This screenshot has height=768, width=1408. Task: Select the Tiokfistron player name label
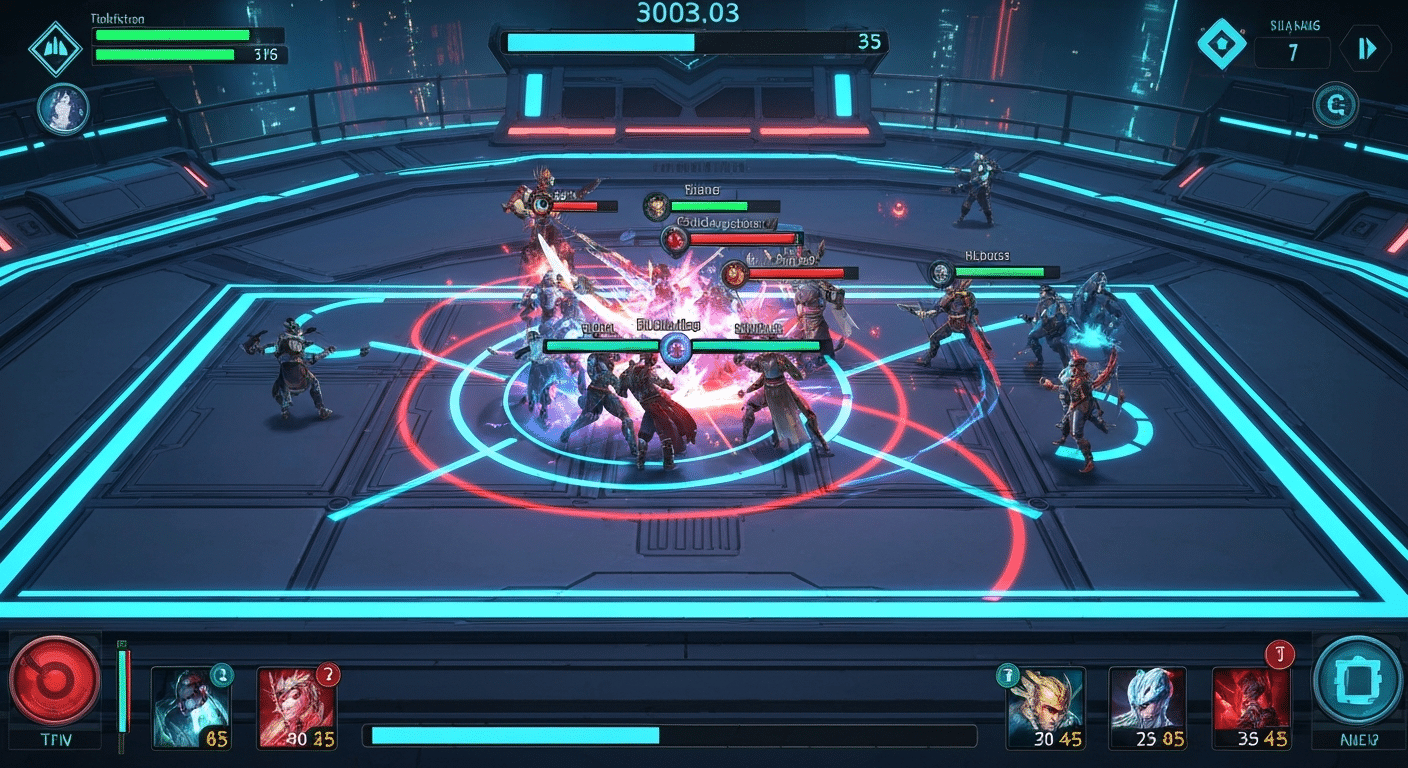click(x=116, y=18)
